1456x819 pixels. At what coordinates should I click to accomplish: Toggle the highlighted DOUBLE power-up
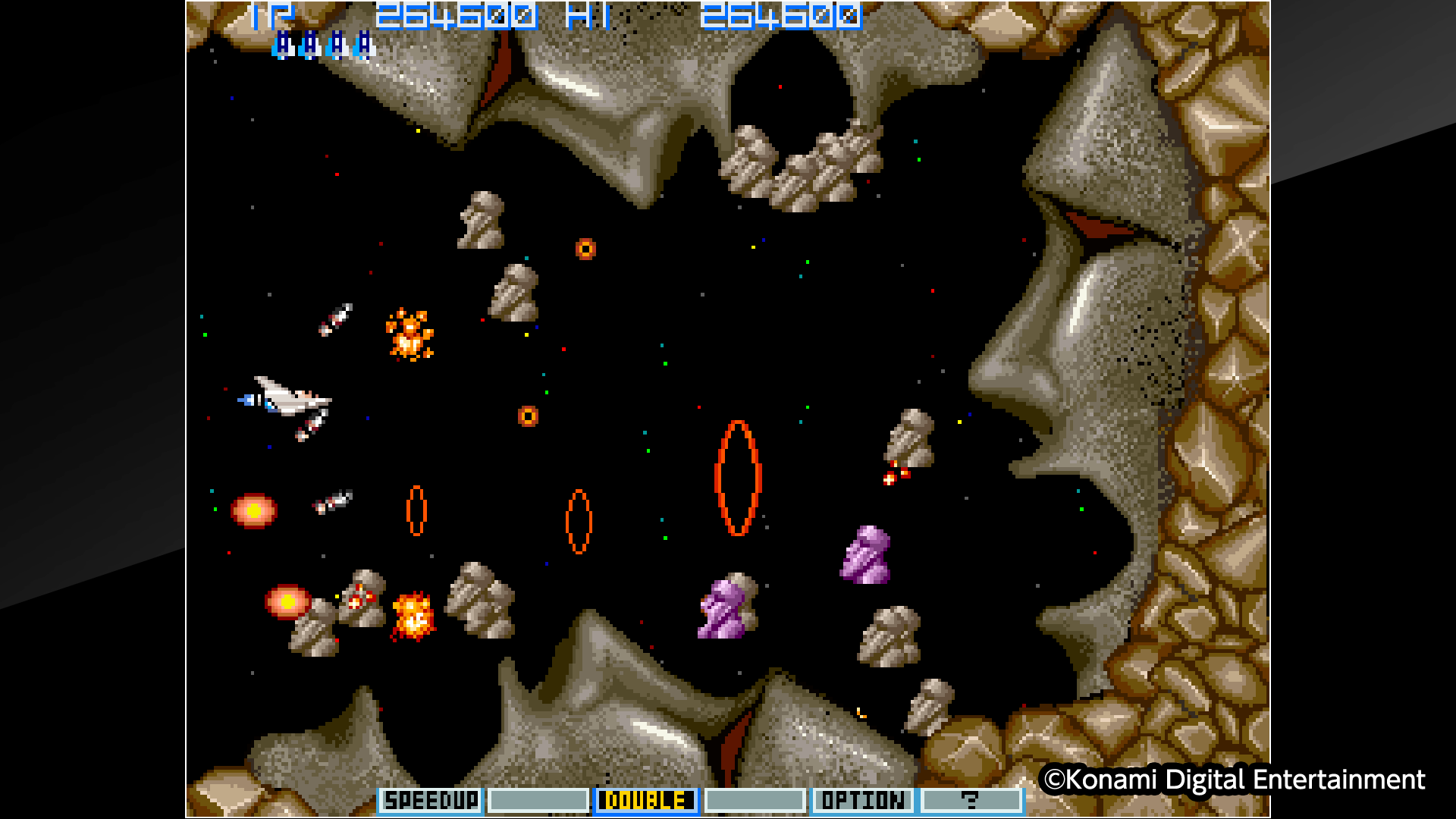pyautogui.click(x=645, y=800)
